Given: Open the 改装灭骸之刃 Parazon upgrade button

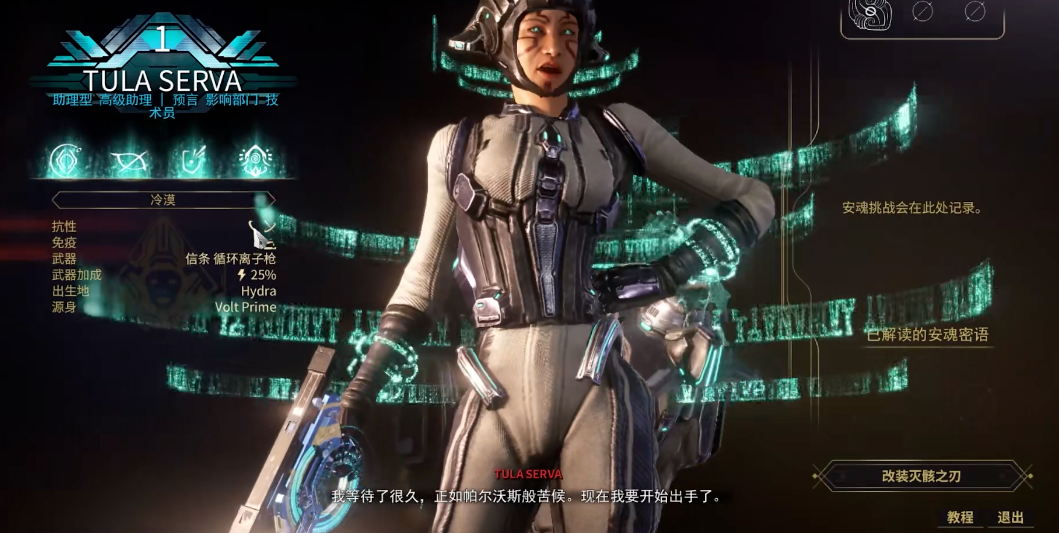Looking at the screenshot, I should point(921,476).
